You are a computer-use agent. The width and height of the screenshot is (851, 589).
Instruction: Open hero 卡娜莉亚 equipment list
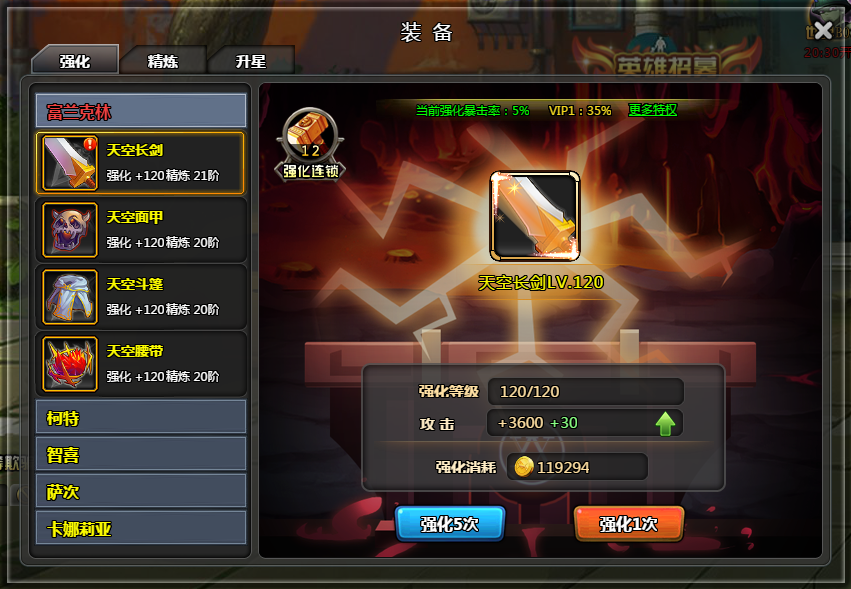coord(141,528)
